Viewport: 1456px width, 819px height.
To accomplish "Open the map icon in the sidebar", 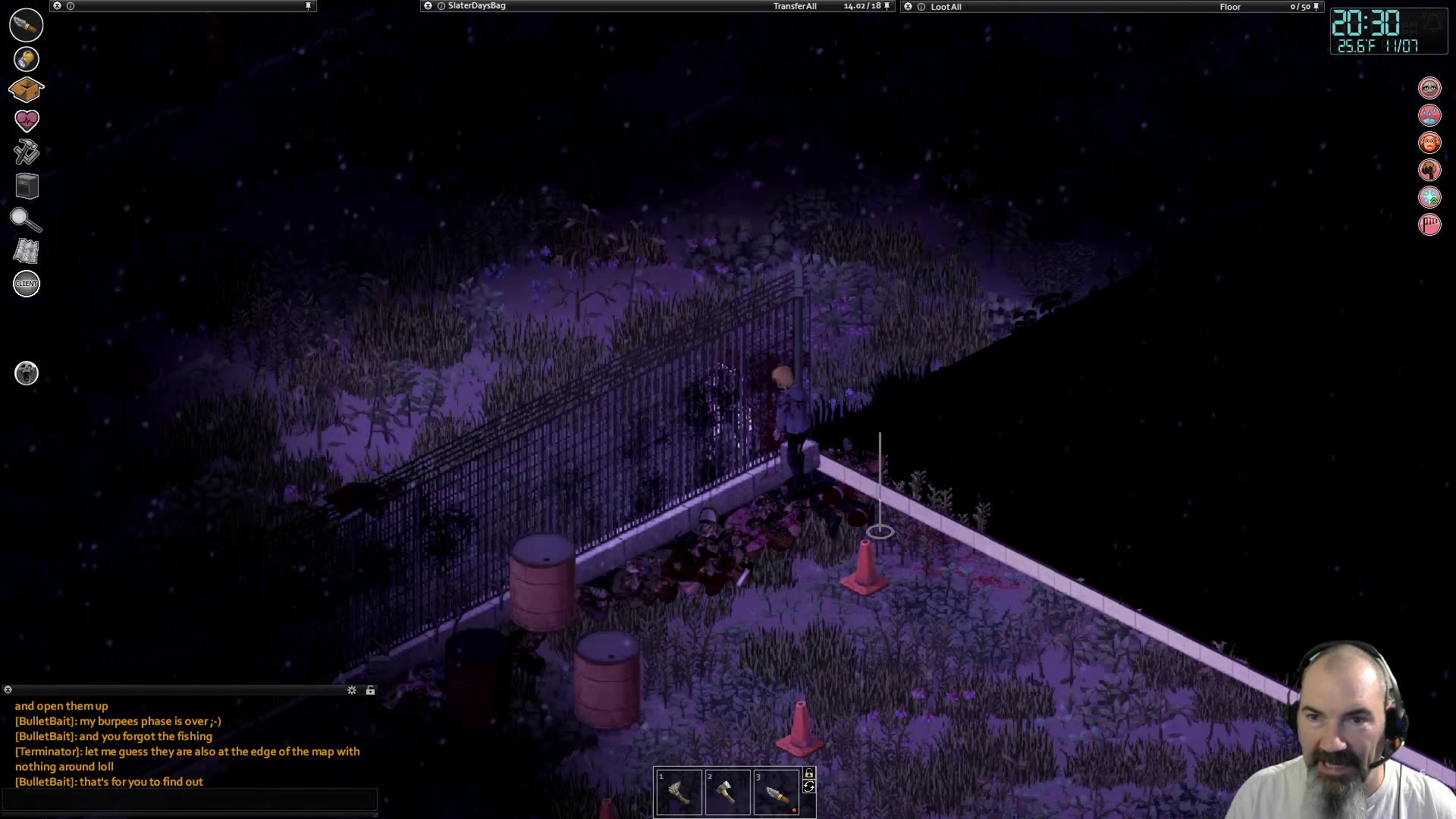I will 26,251.
